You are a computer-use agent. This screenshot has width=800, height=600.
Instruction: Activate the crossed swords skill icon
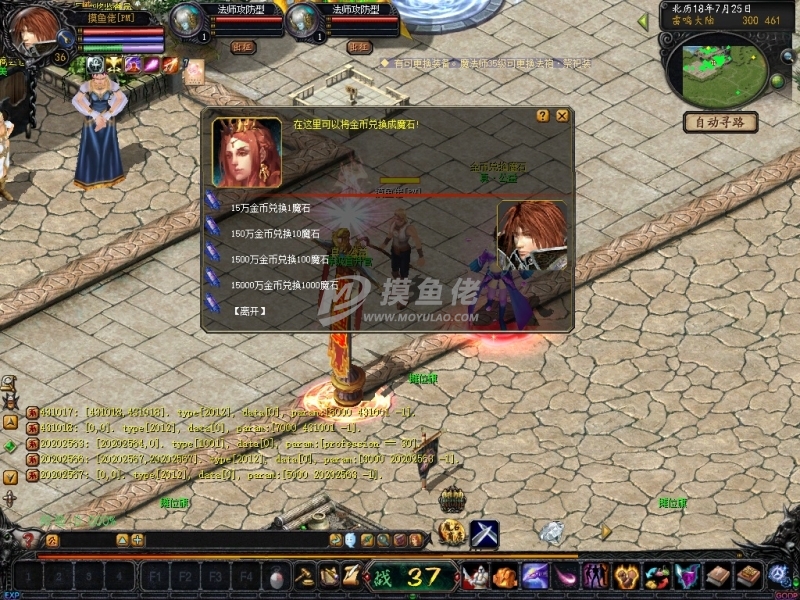(x=485, y=535)
